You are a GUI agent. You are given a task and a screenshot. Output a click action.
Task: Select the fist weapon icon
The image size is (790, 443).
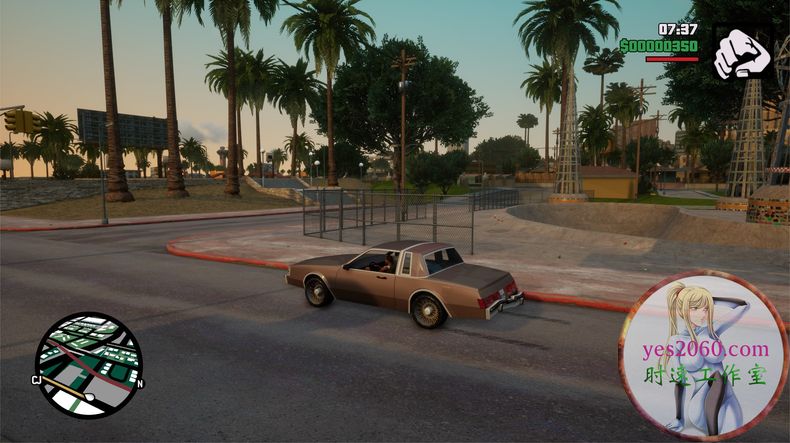pos(741,53)
